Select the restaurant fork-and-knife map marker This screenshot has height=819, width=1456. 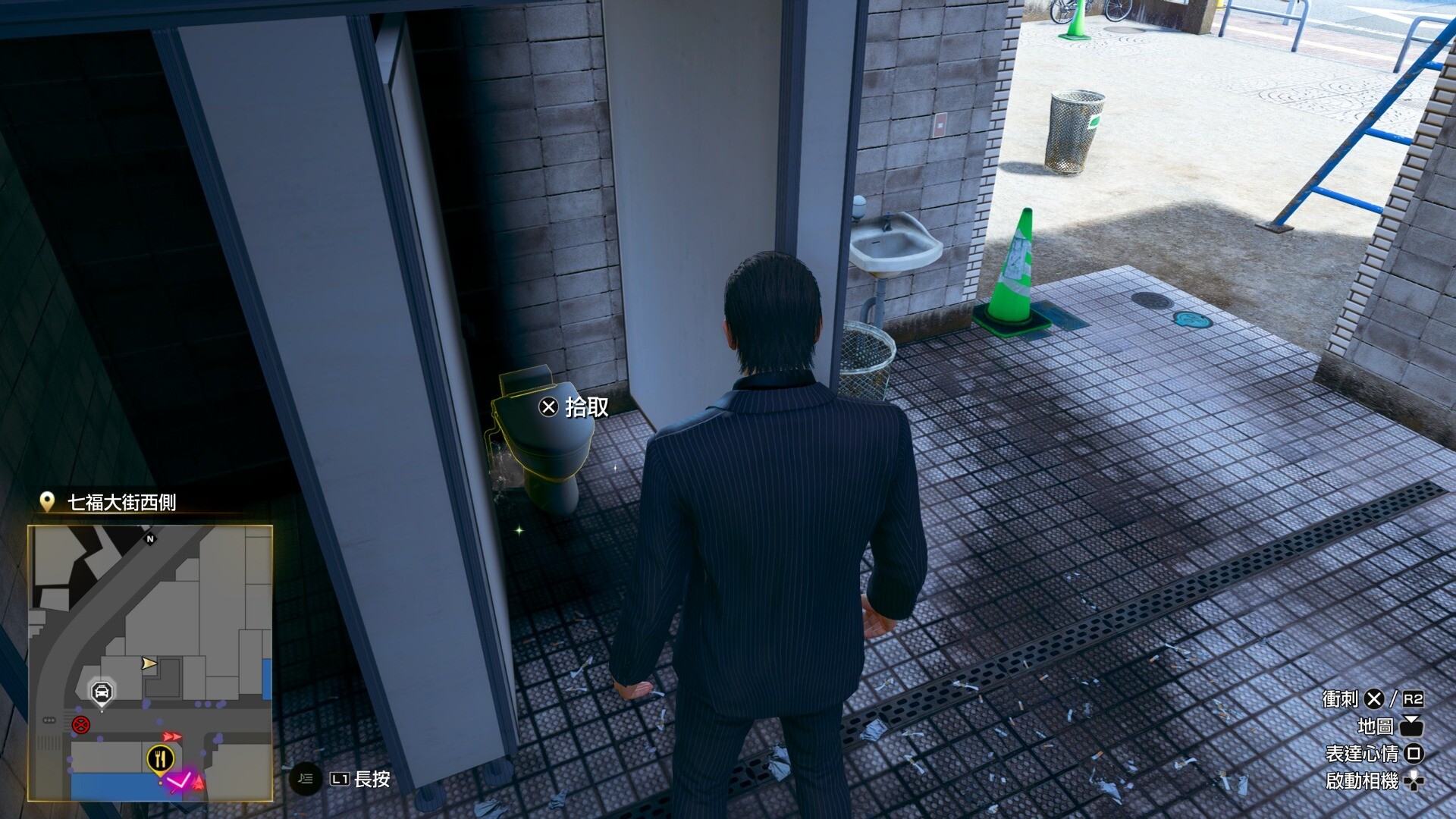click(x=160, y=758)
